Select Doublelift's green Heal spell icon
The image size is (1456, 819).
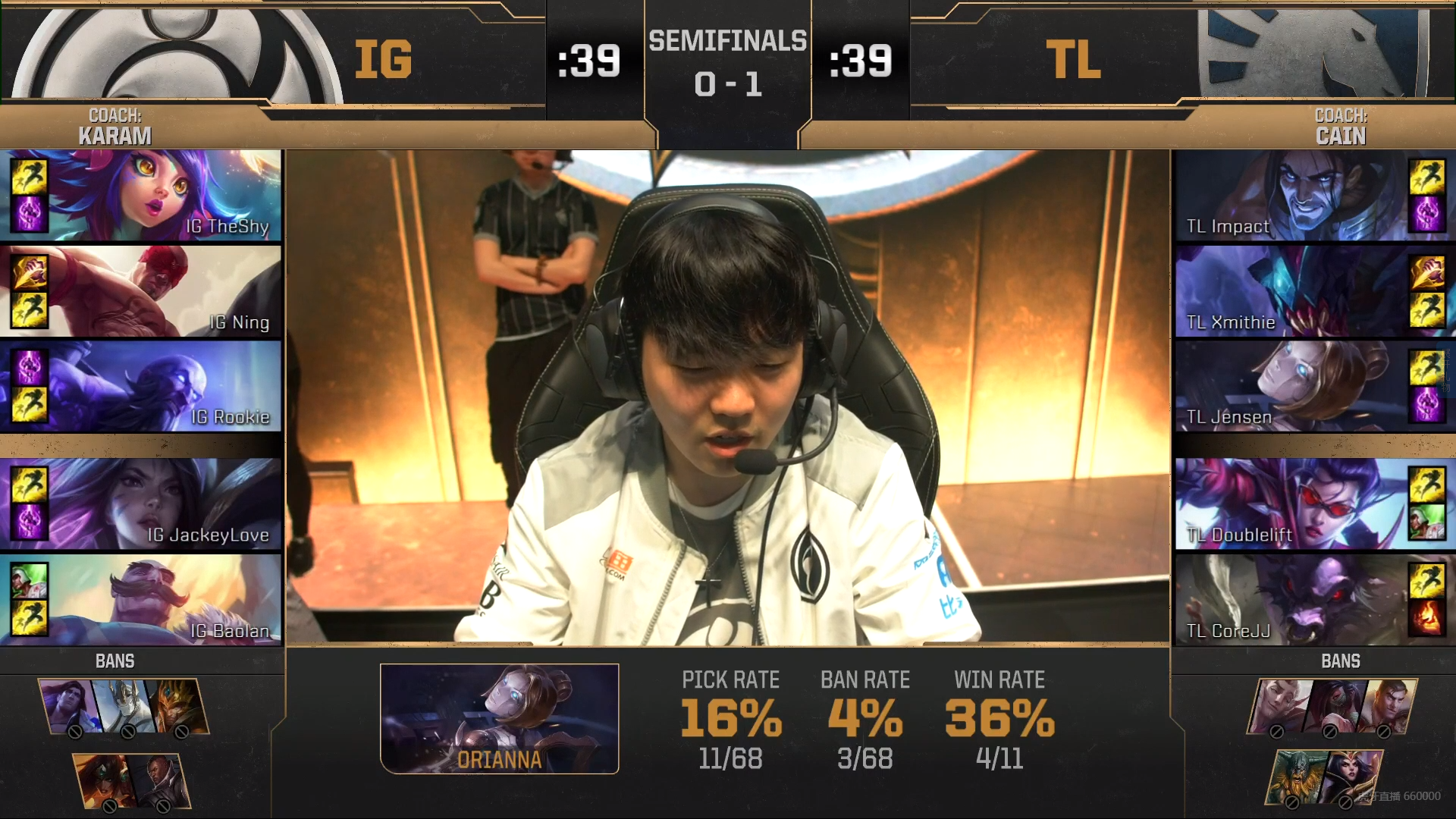[x=1426, y=522]
